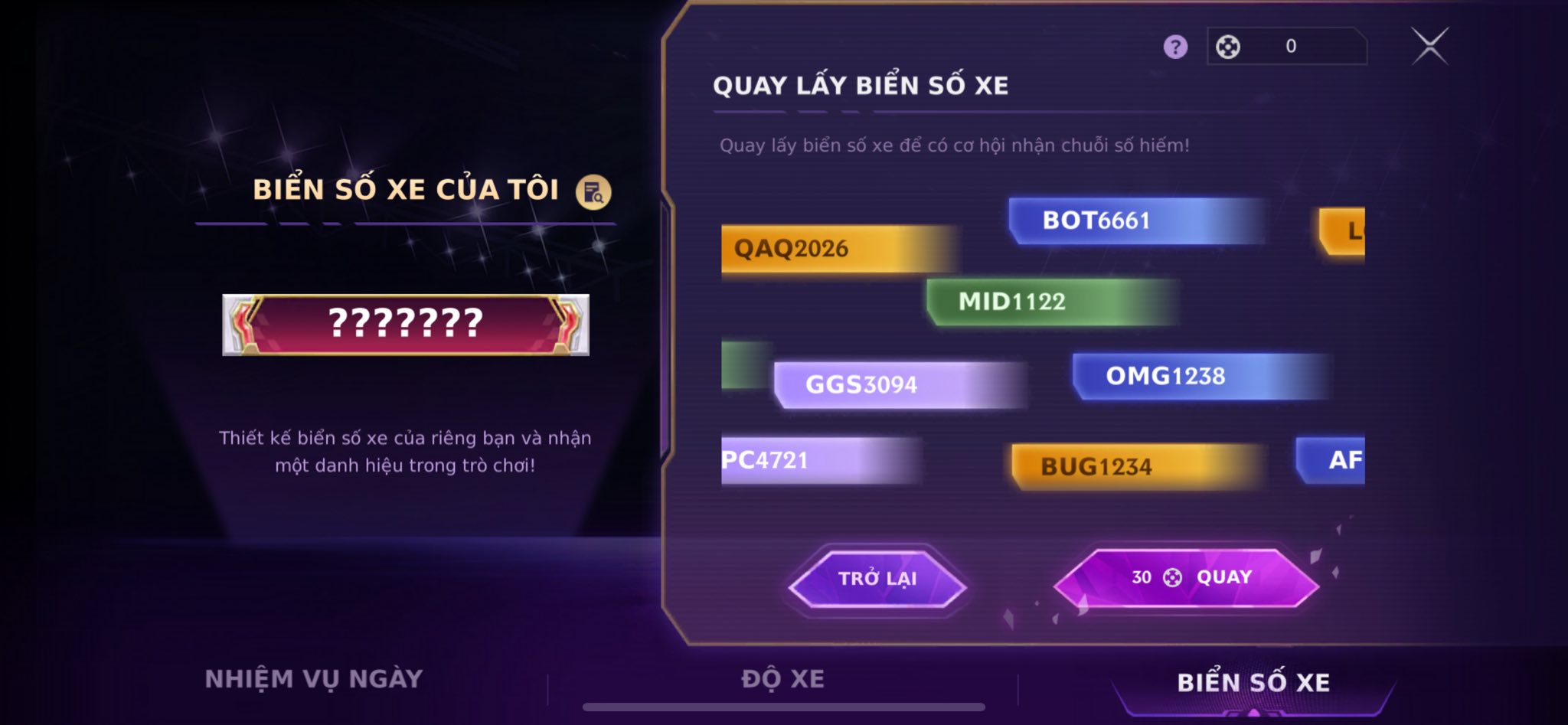
Task: Open the ĐỘ XE tab
Action: 782,679
